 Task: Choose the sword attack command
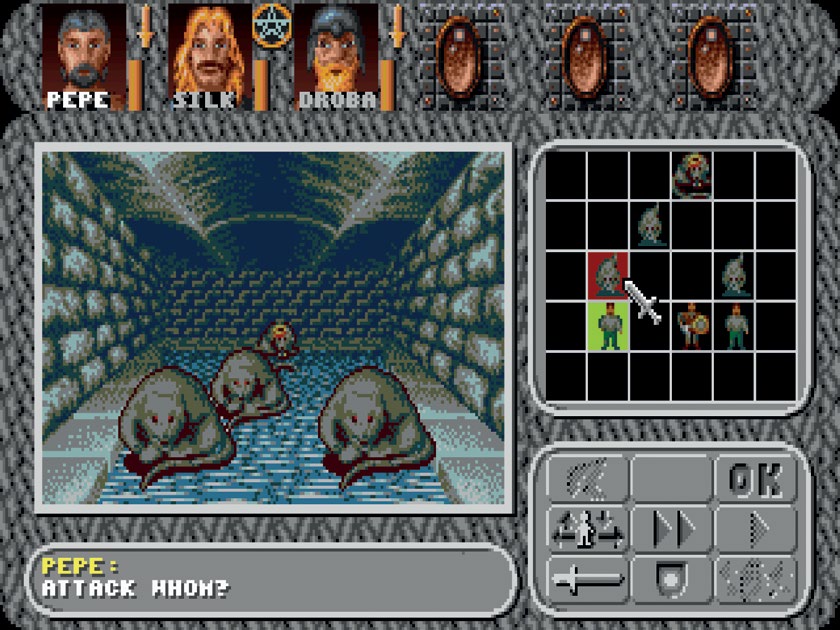point(587,579)
